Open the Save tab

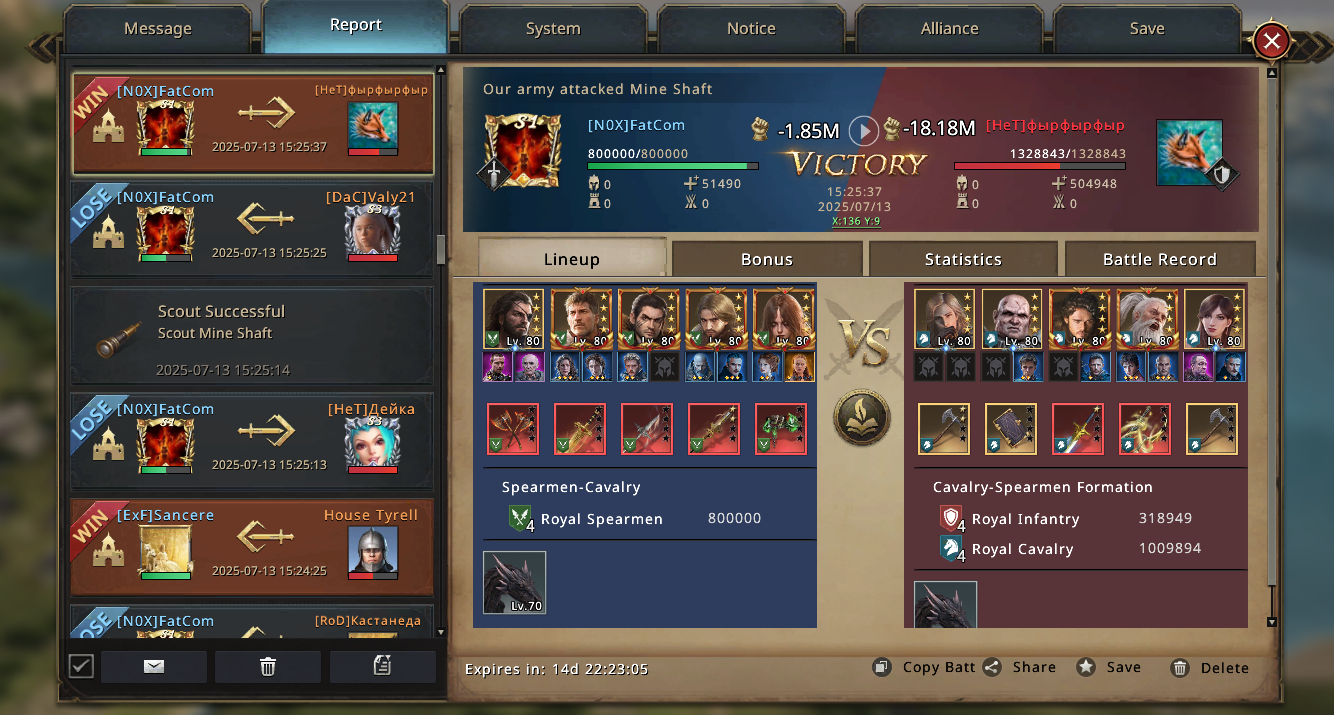point(1146,29)
